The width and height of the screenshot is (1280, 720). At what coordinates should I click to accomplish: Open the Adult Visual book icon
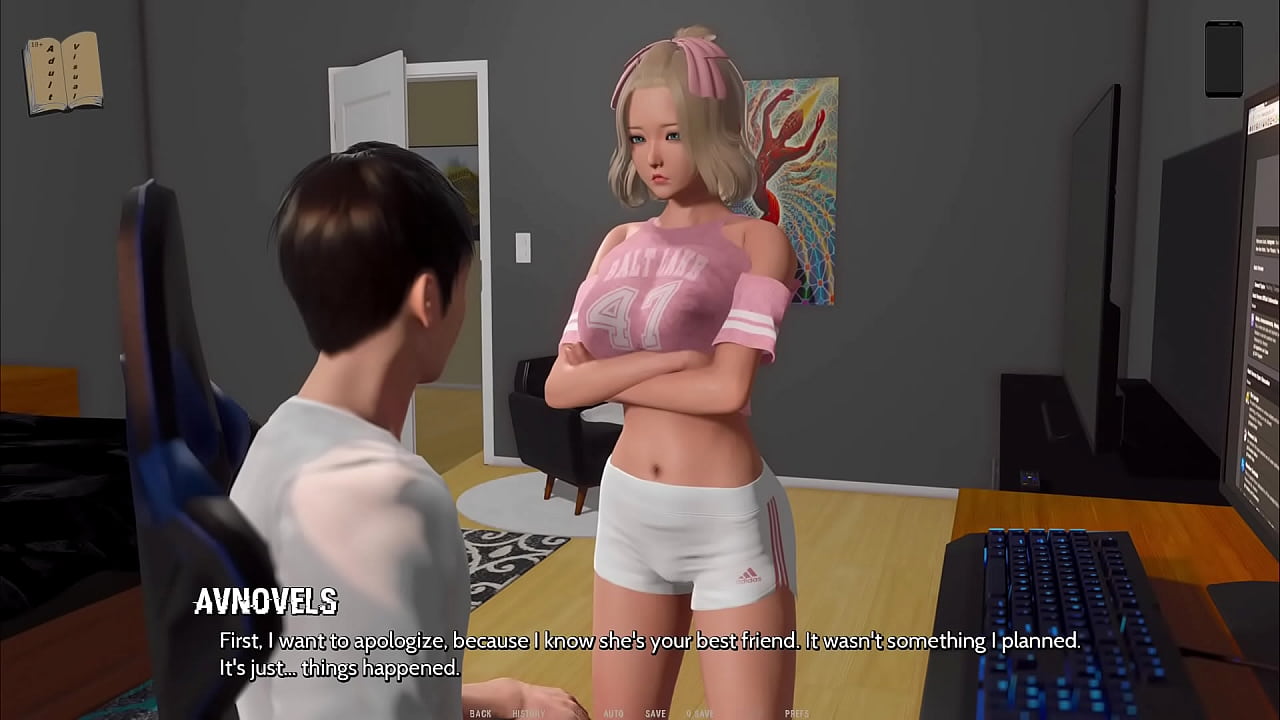62,73
